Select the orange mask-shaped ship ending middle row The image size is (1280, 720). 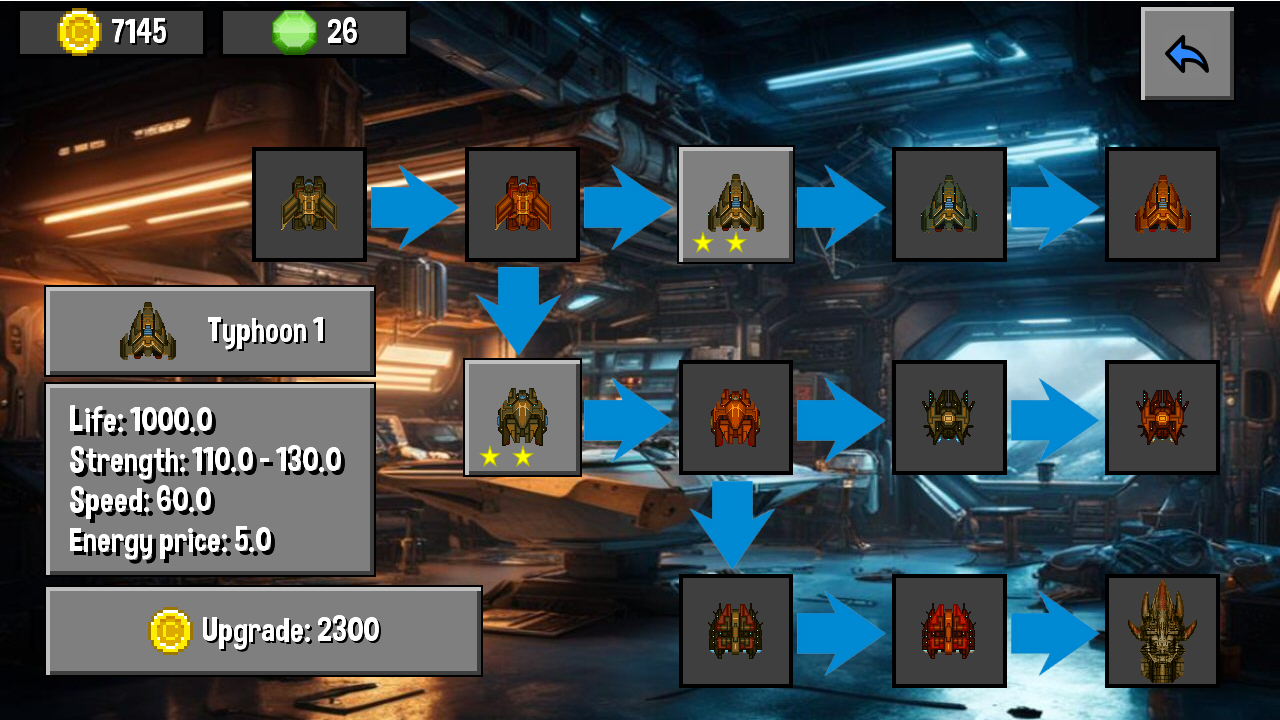coord(1162,418)
